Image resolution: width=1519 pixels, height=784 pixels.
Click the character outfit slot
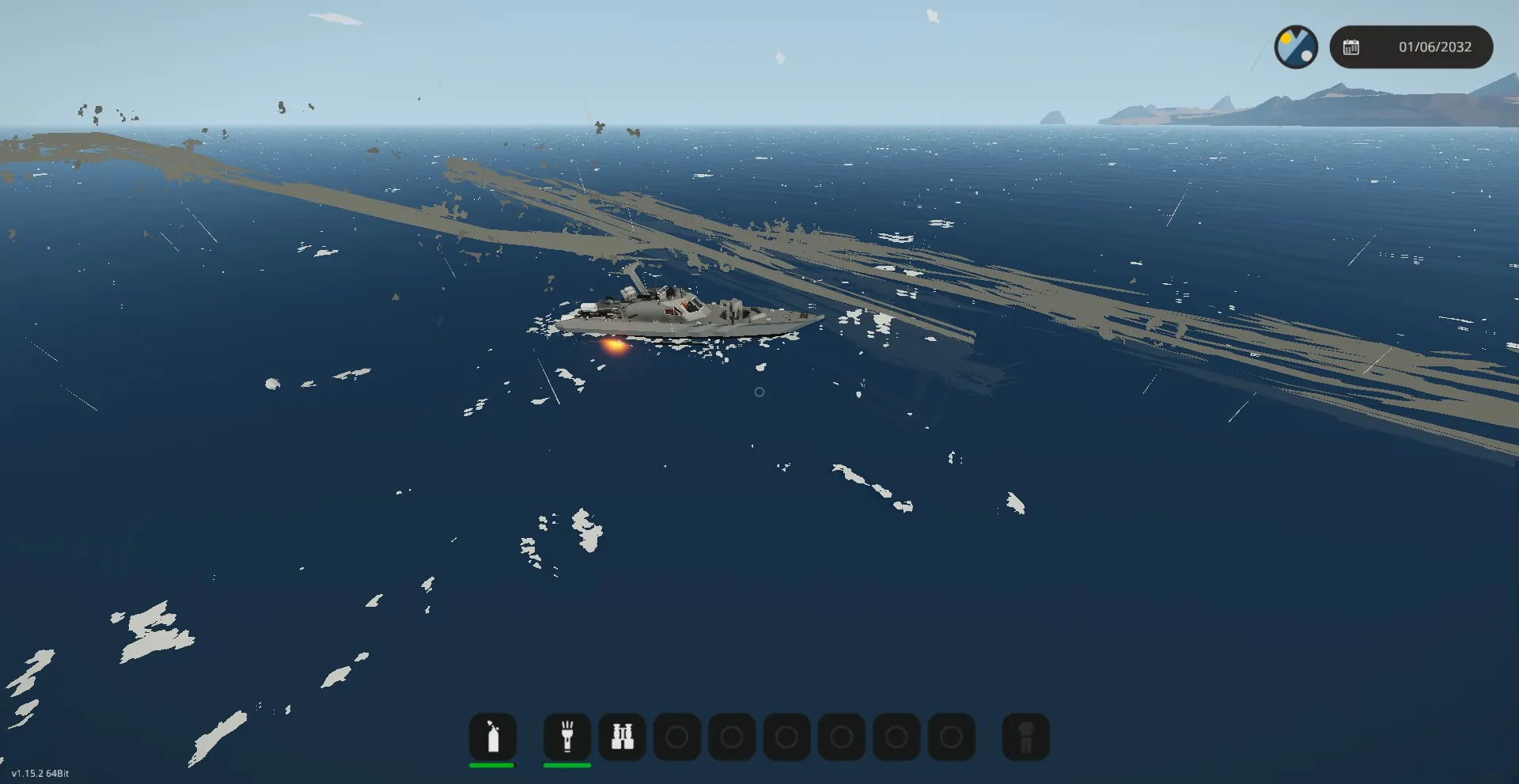click(x=1026, y=737)
